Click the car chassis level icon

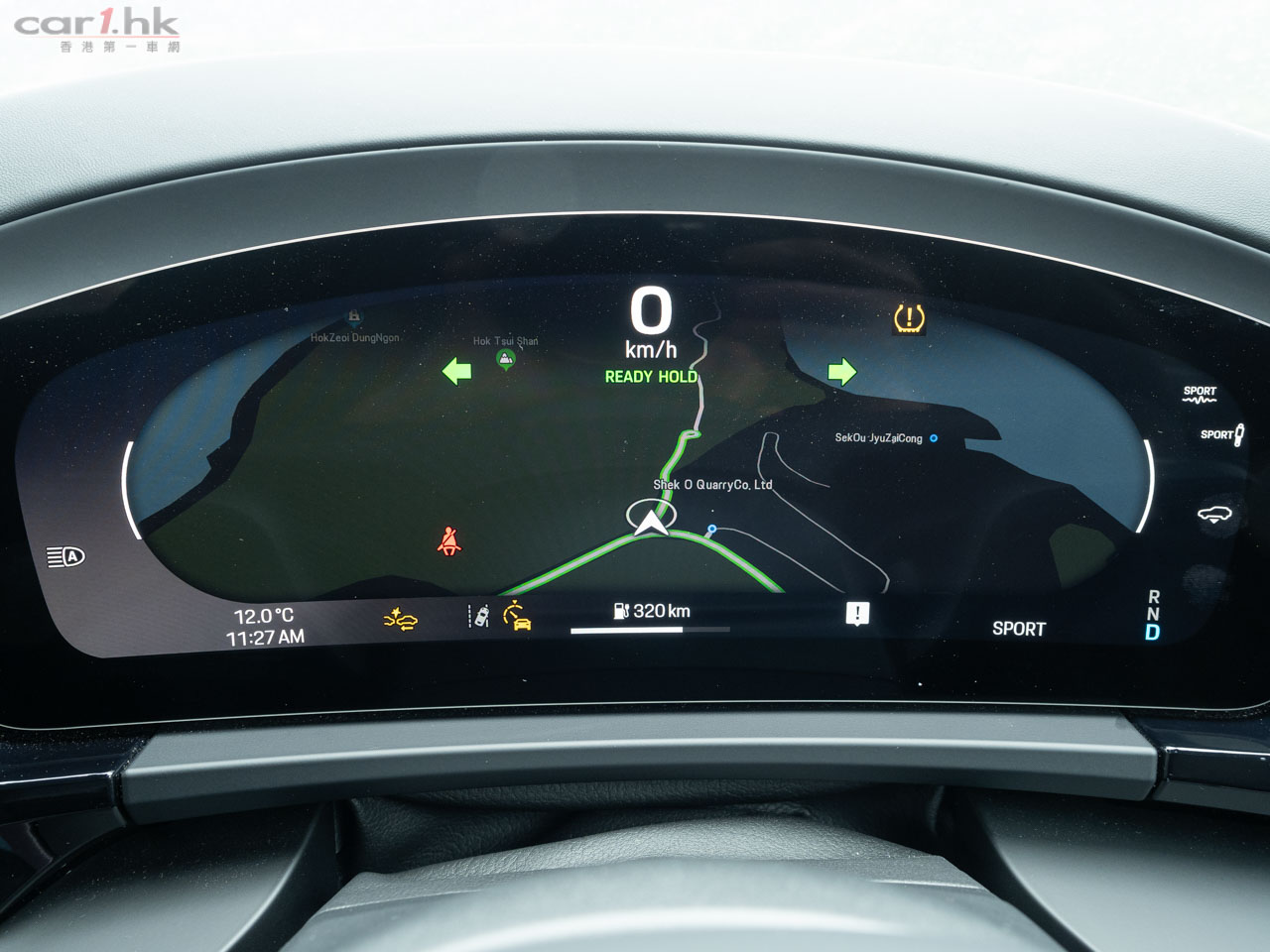click(1218, 514)
